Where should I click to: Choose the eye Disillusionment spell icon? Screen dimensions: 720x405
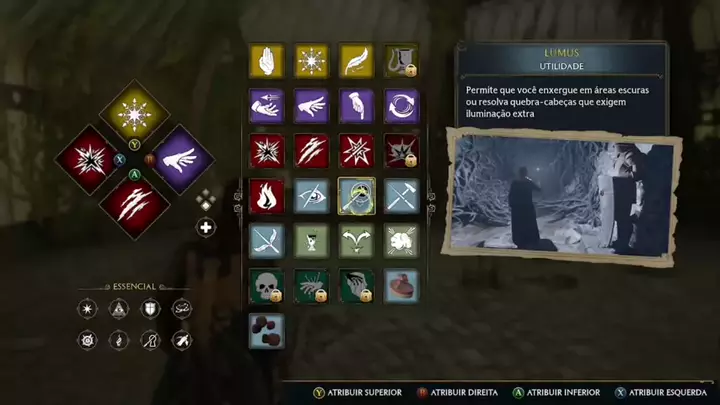click(x=311, y=196)
